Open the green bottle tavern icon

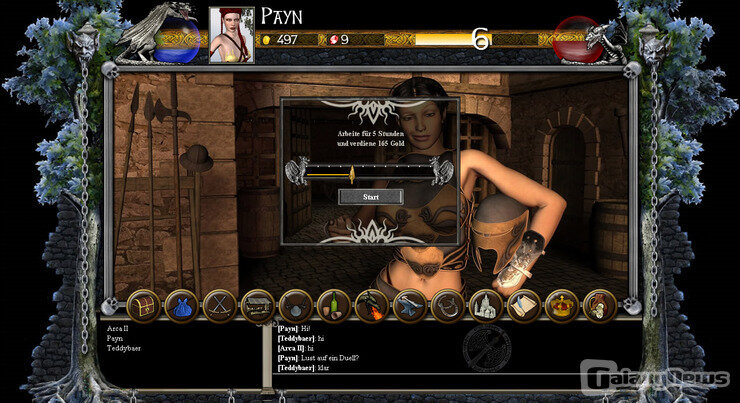pyautogui.click(x=333, y=306)
